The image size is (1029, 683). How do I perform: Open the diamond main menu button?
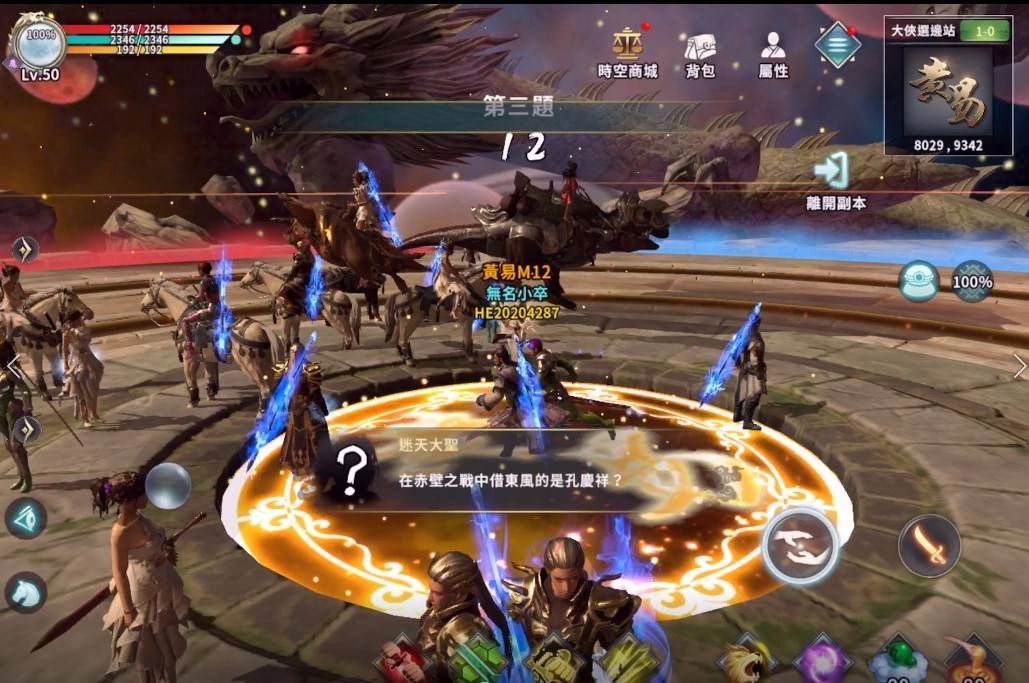pyautogui.click(x=837, y=44)
